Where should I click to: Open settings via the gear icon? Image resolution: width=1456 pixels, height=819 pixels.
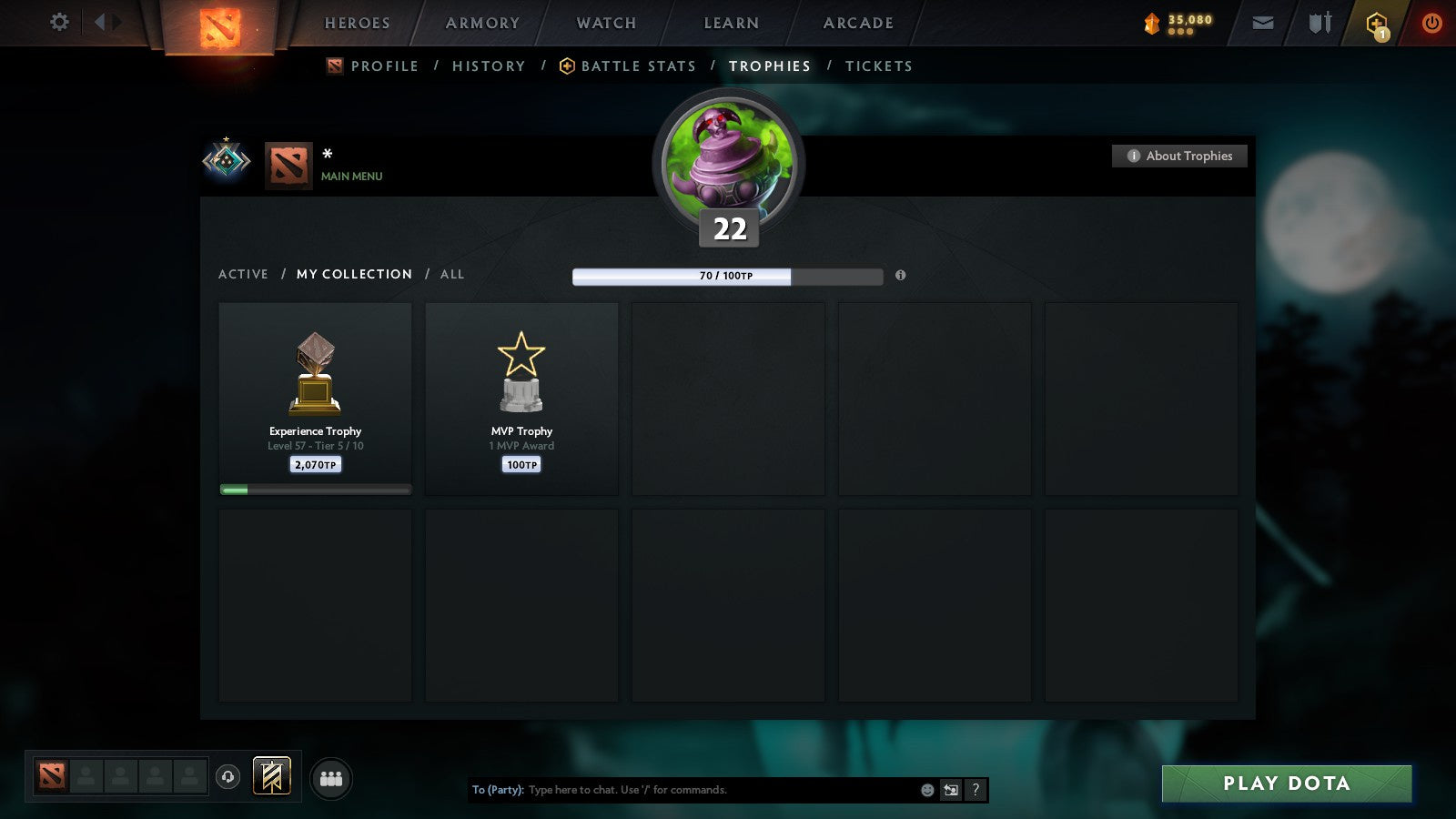[58, 23]
